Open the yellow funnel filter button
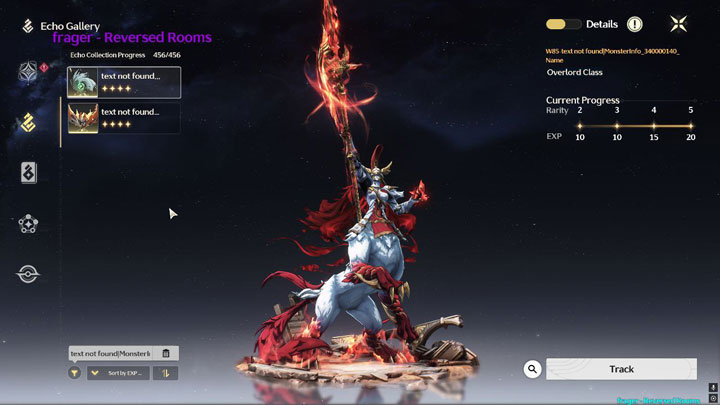Image resolution: width=720 pixels, height=405 pixels. click(x=74, y=373)
